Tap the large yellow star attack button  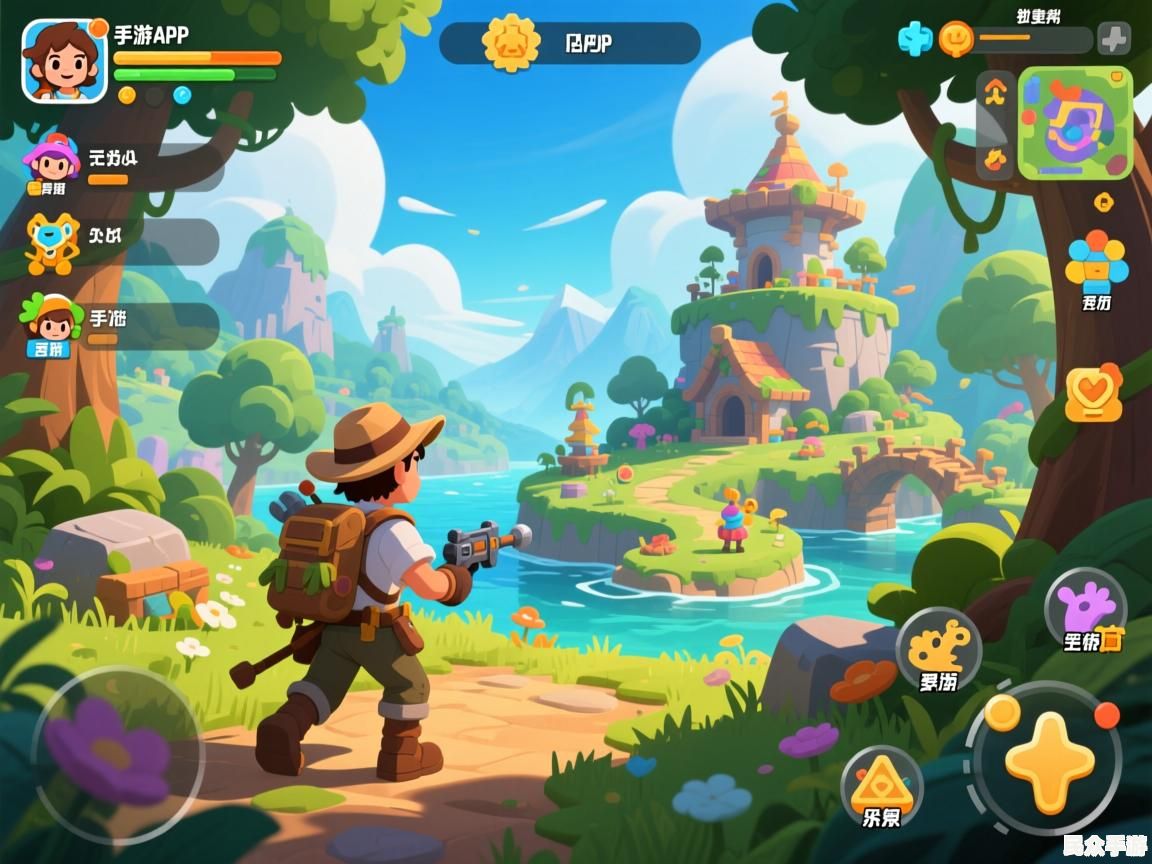tap(1049, 761)
